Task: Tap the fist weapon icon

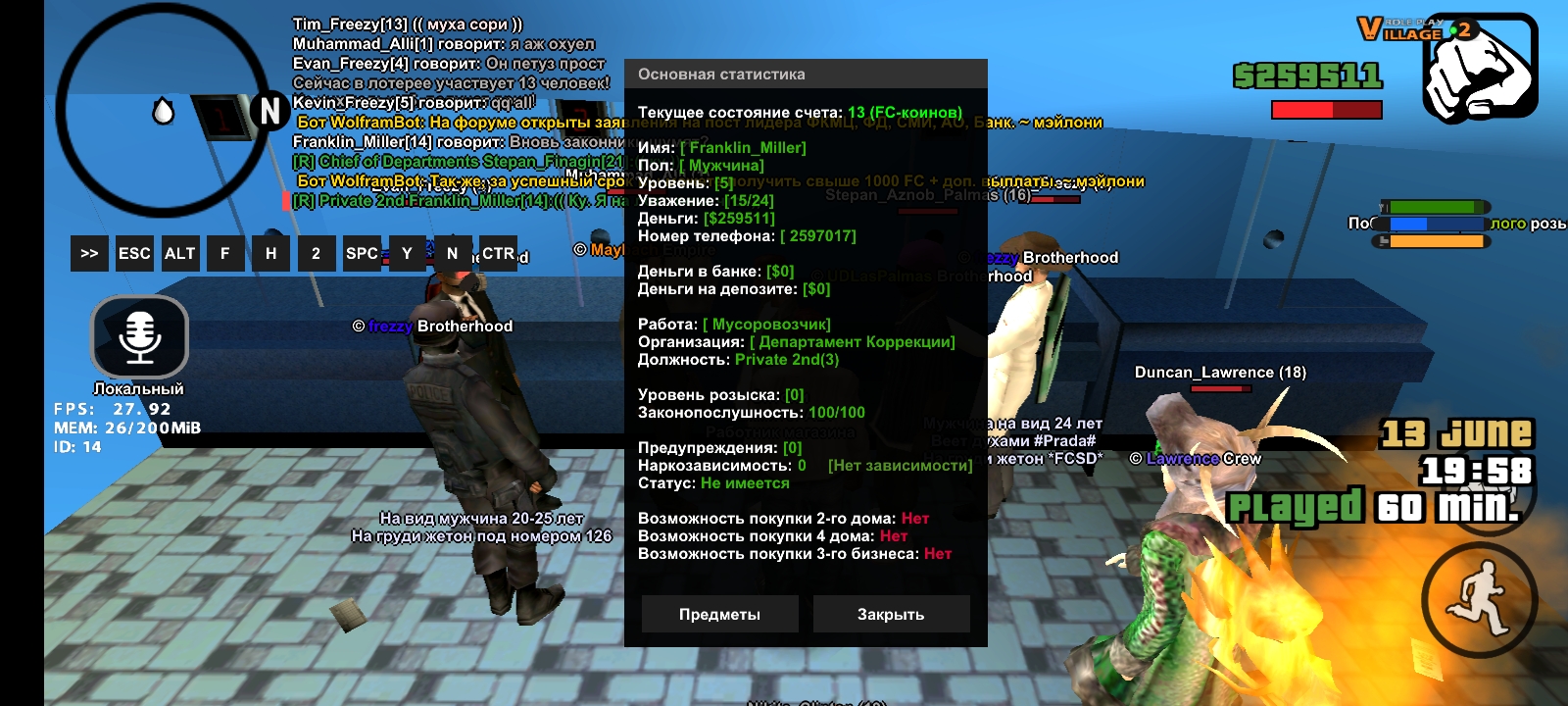Action: coord(1479,69)
